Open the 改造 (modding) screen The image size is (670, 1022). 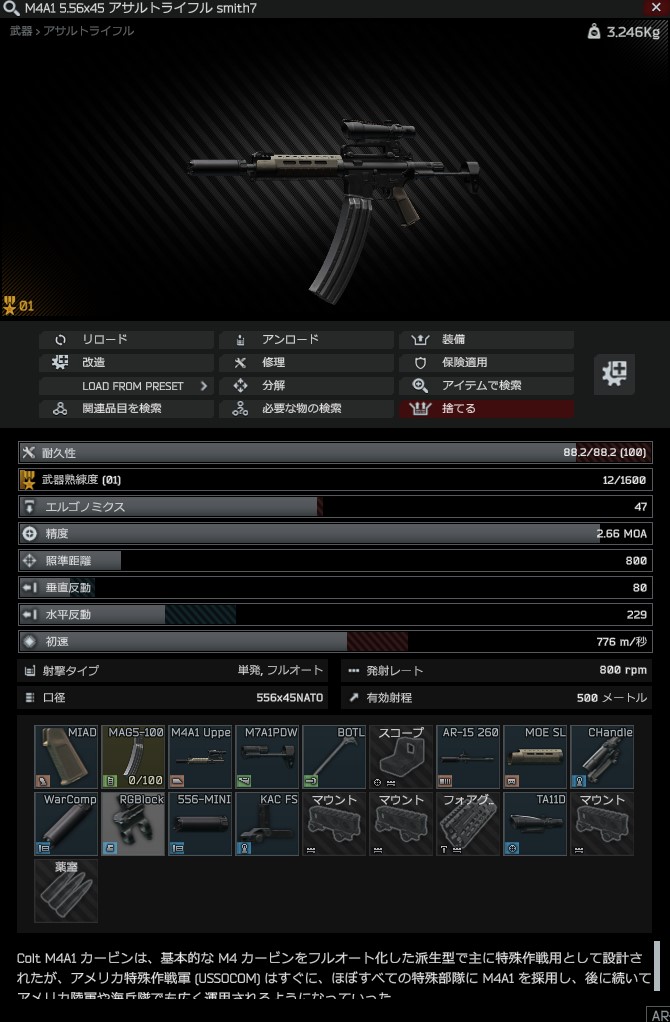coord(126,363)
